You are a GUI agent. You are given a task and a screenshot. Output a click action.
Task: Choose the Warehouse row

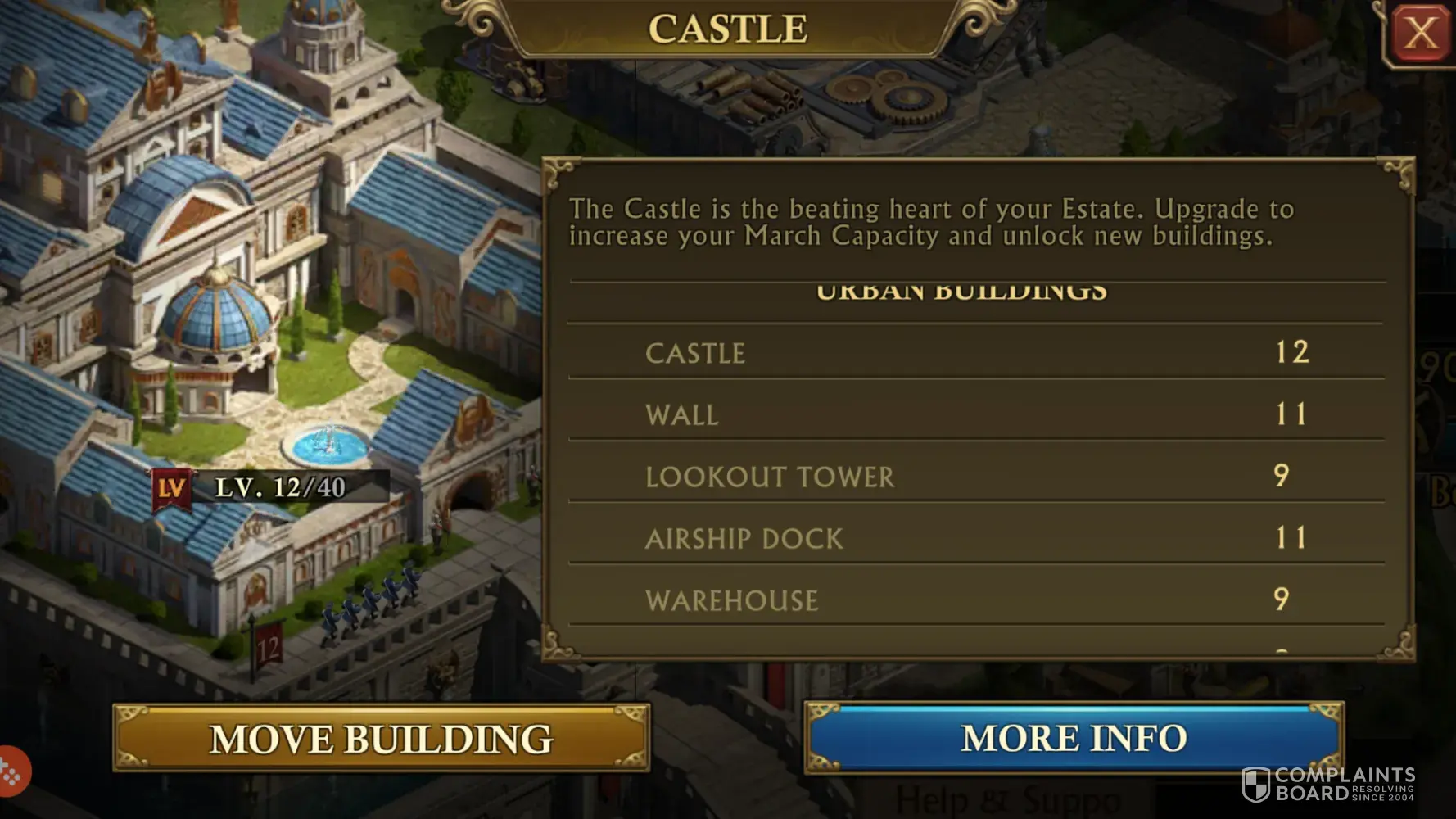976,600
